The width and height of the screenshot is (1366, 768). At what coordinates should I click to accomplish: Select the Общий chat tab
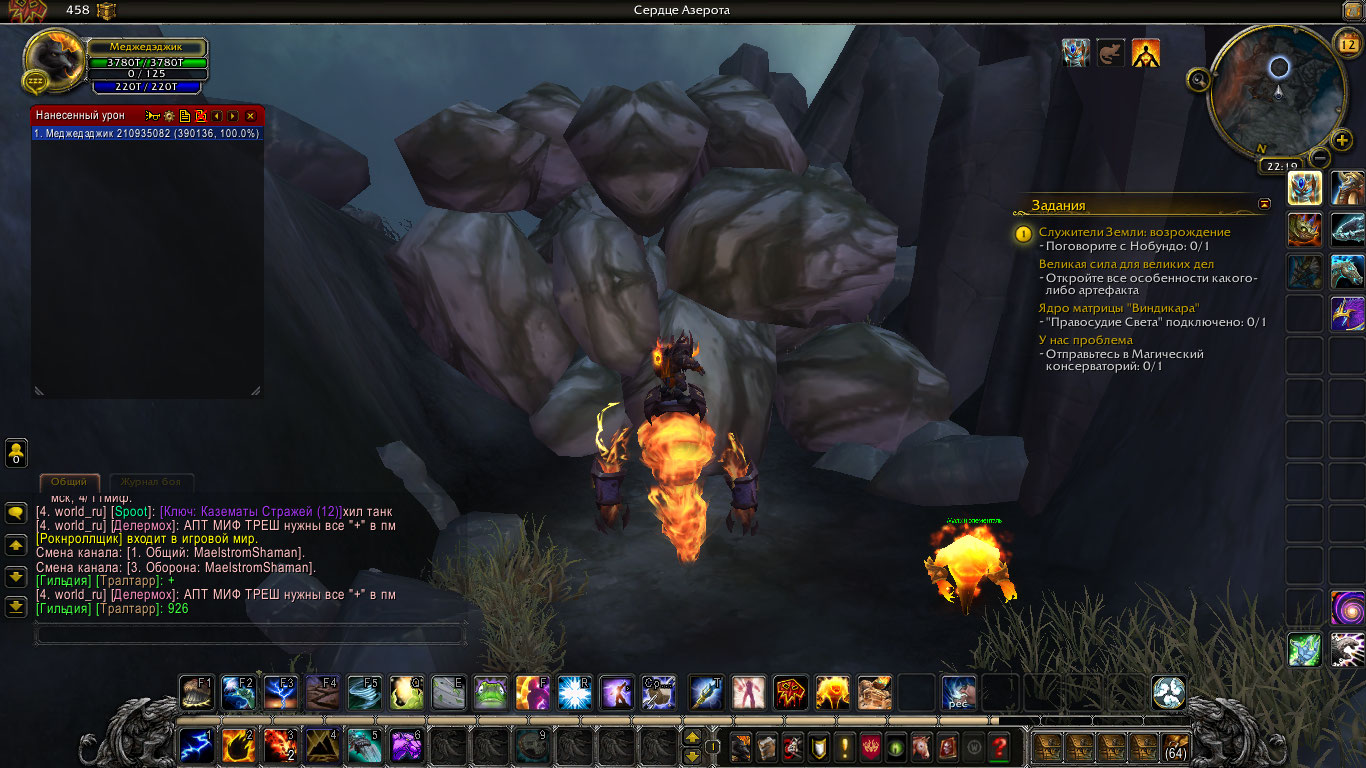[69, 482]
